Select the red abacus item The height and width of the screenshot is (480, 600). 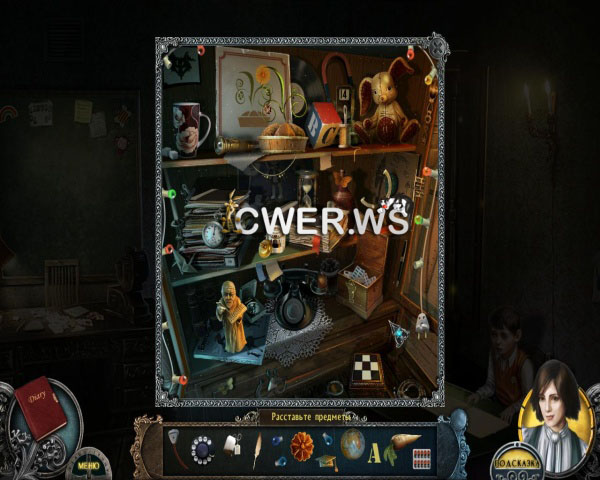pyautogui.click(x=422, y=457)
